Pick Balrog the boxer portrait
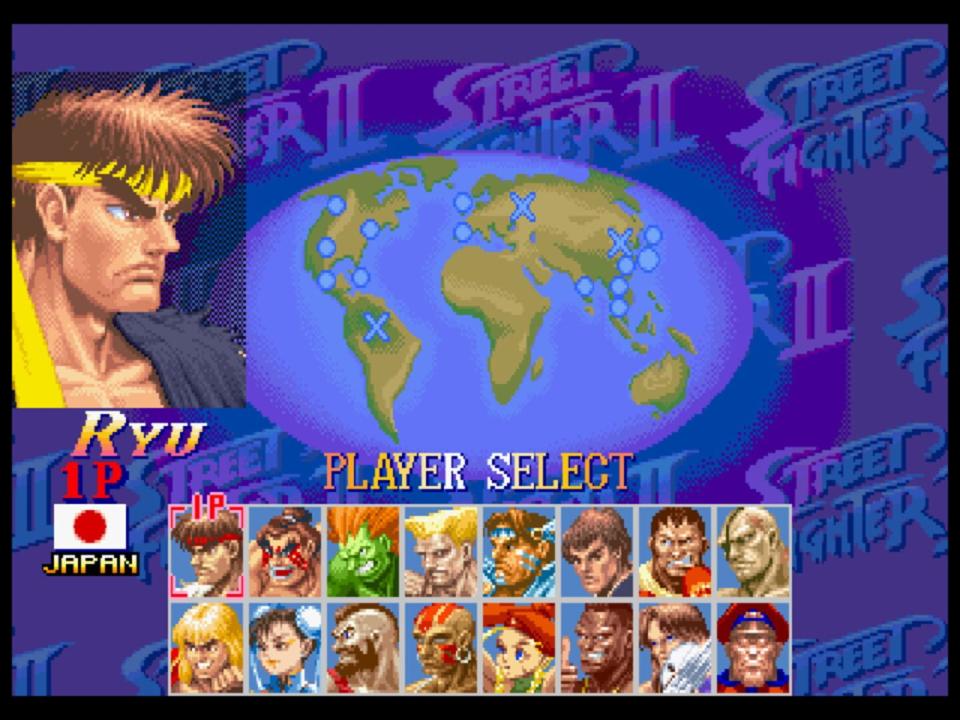 [x=675, y=552]
